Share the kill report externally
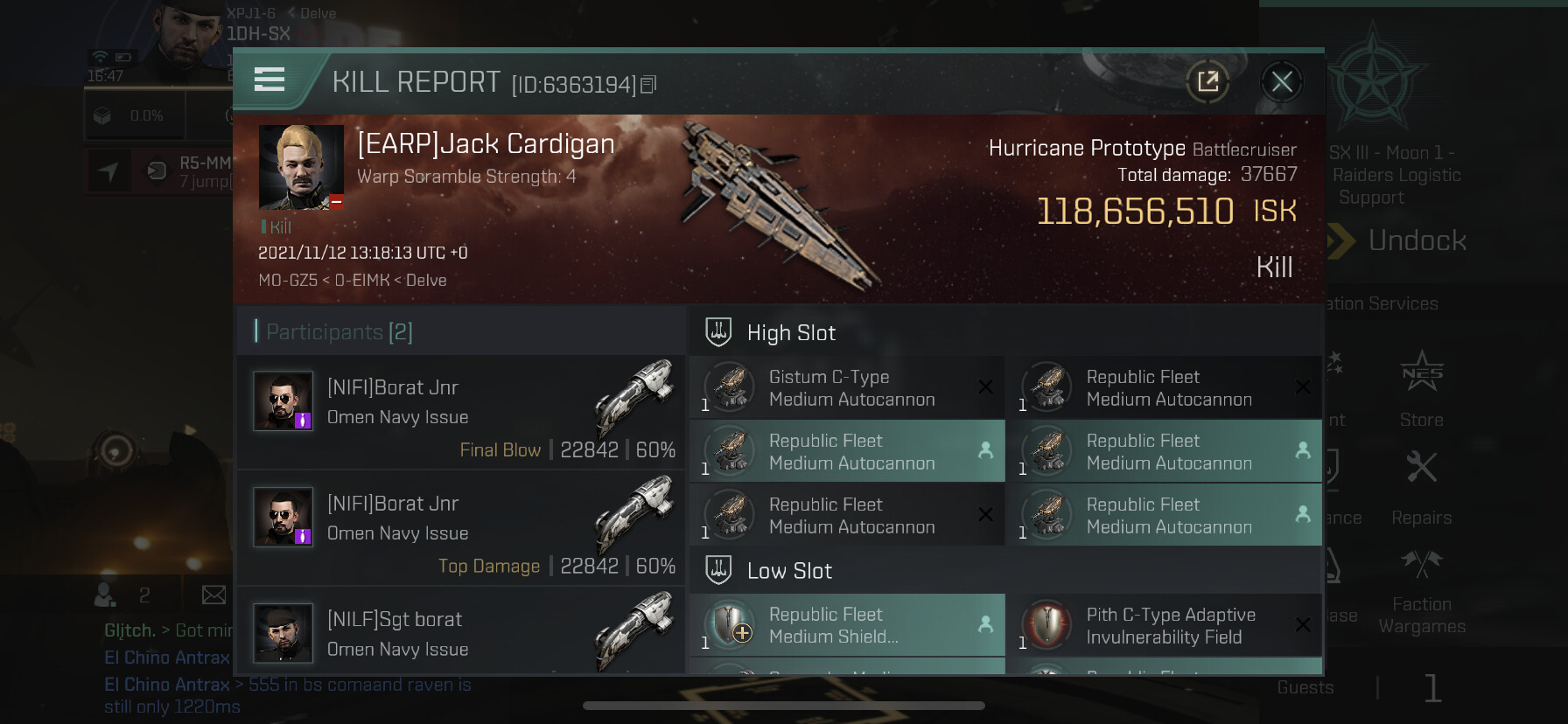This screenshot has height=724, width=1568. point(1208,82)
